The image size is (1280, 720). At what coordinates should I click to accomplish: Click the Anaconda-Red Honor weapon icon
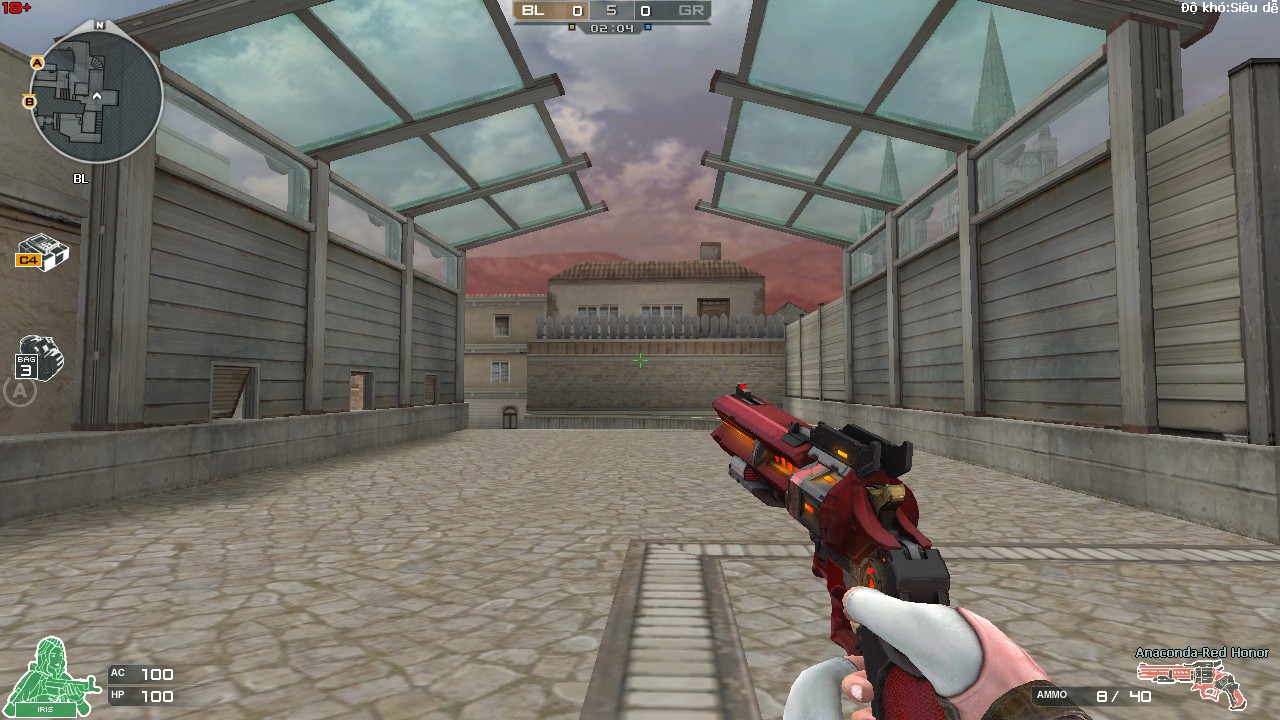tap(1205, 682)
